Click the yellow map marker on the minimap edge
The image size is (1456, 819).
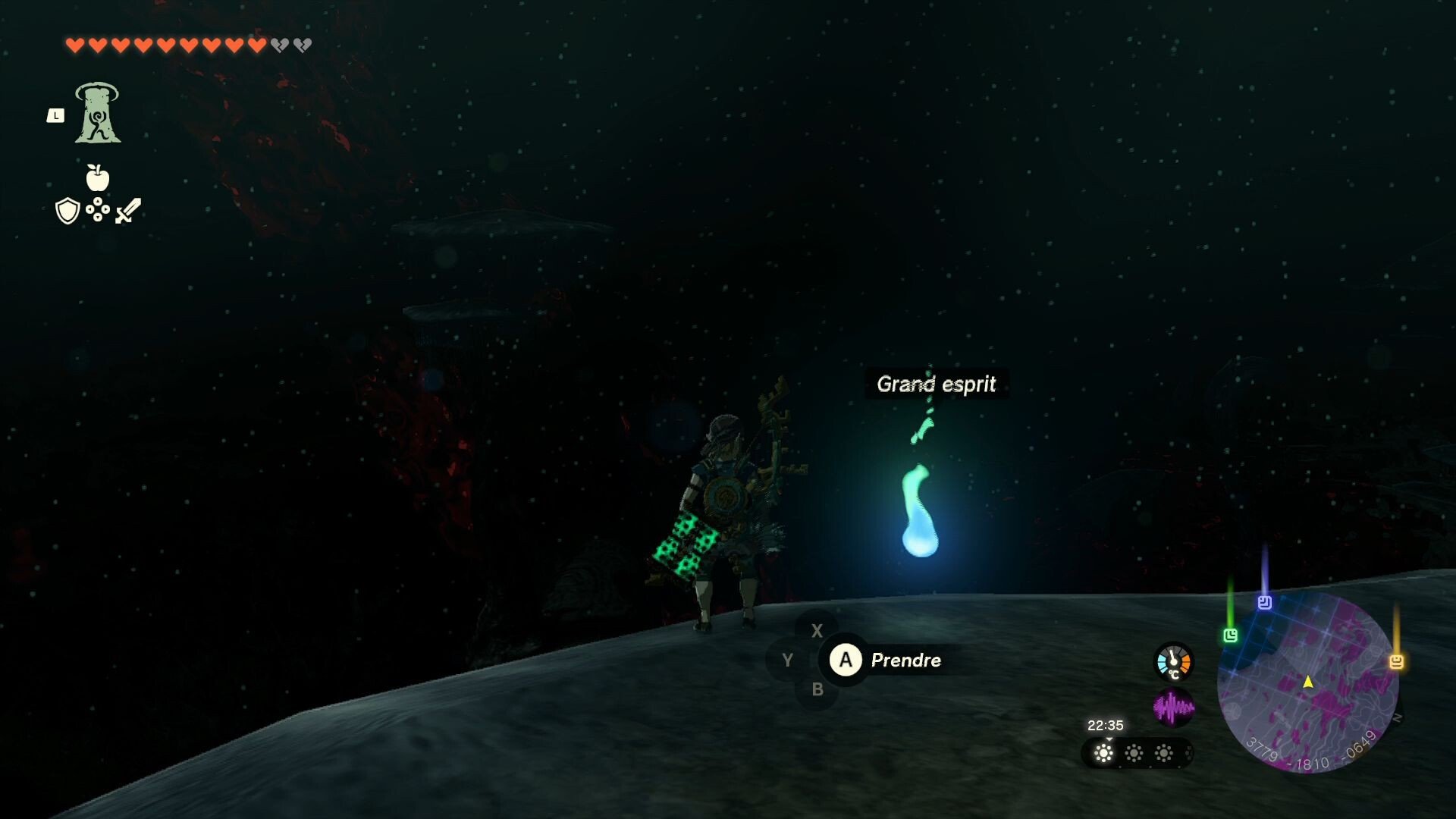[x=1398, y=661]
